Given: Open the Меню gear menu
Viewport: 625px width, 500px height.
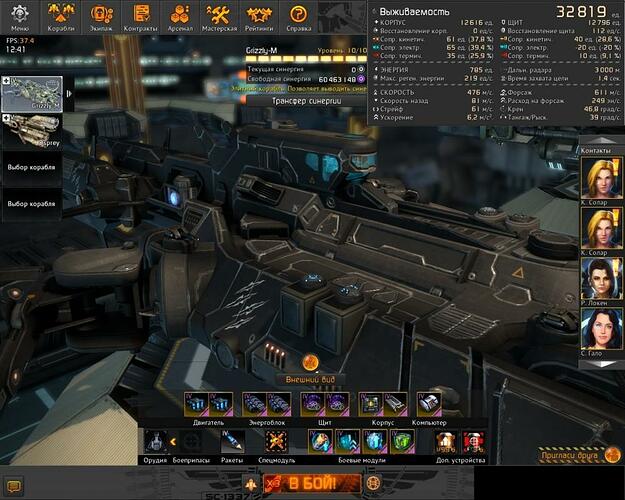Looking at the screenshot, I should pyautogui.click(x=19, y=17).
